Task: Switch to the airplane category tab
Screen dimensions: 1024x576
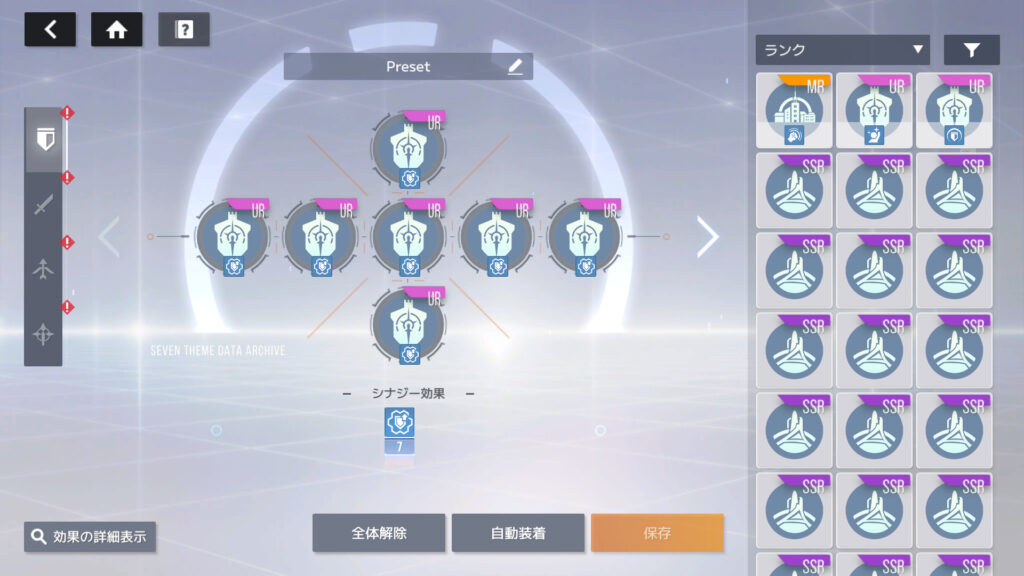Action: click(43, 270)
